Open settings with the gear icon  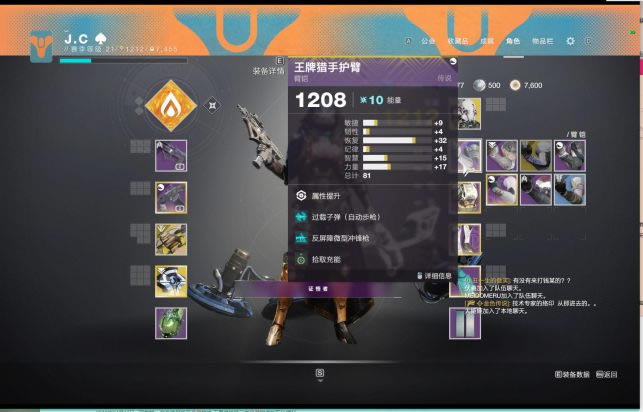tap(570, 41)
